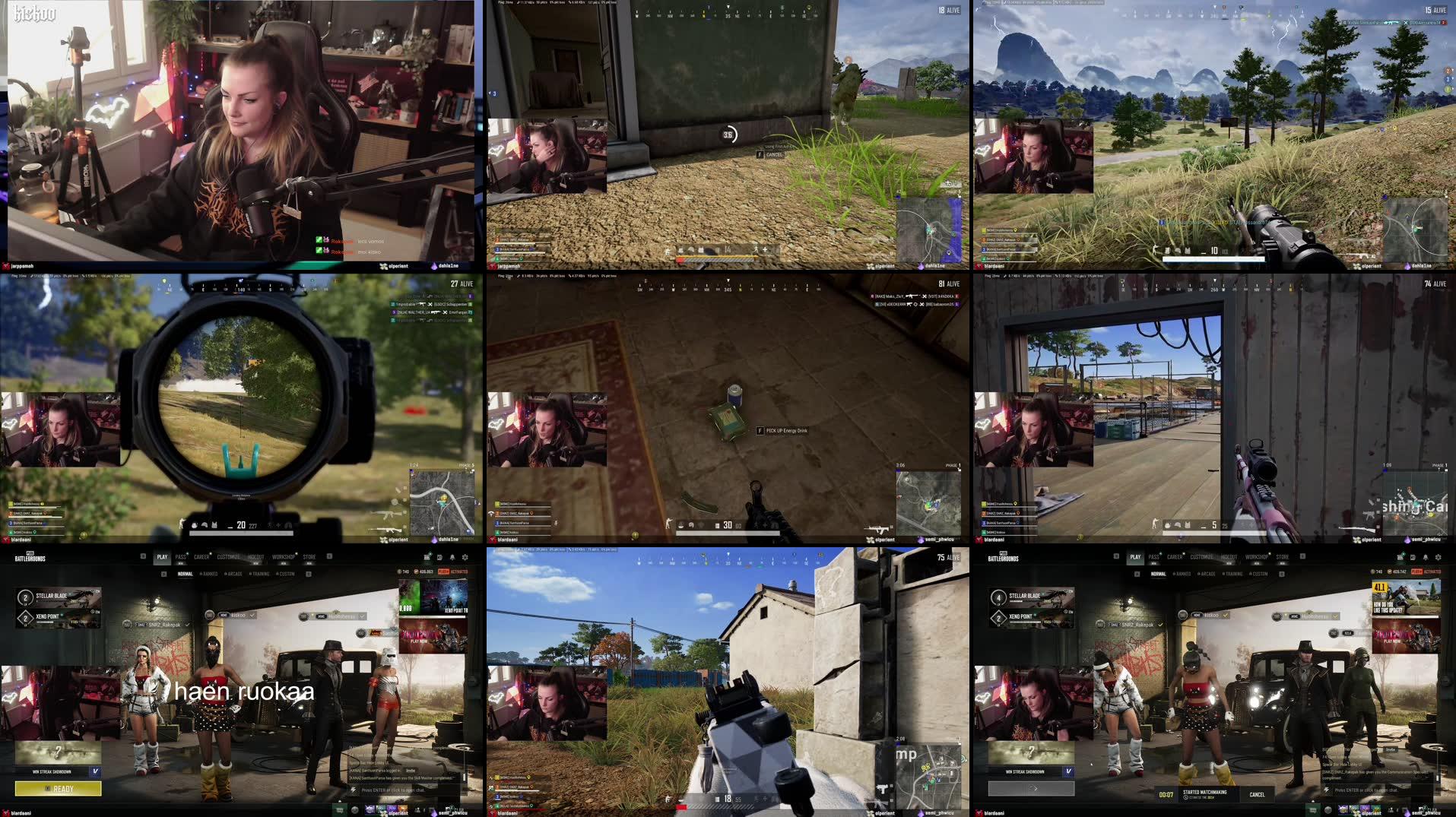Screen dimensions: 1456x817
Task: Click the notification bell icon top right
Action: tap(1426, 557)
